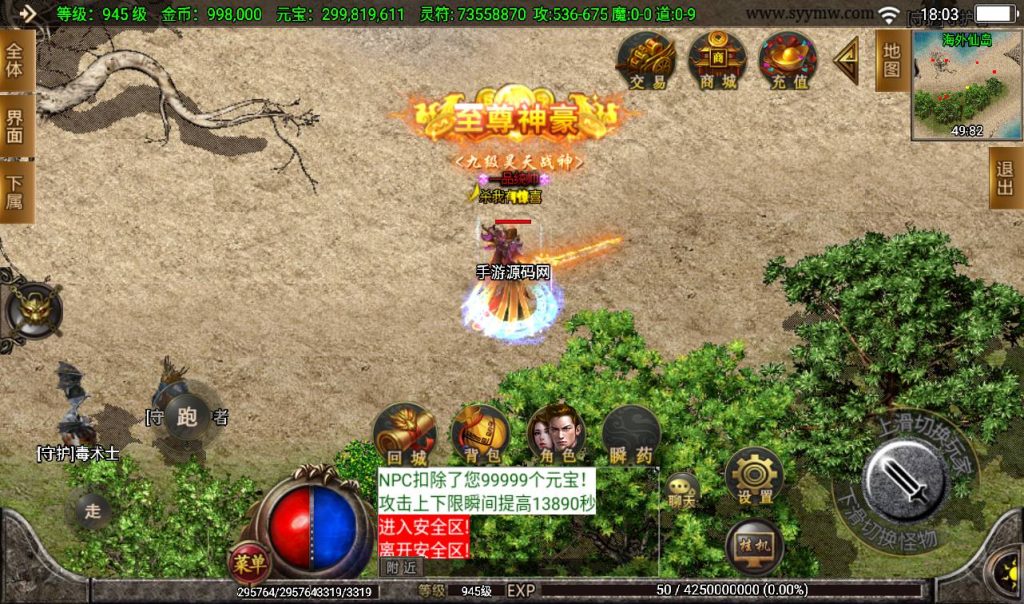Select the 界面 interface tab
Screen dimensions: 1024x604
16,124
